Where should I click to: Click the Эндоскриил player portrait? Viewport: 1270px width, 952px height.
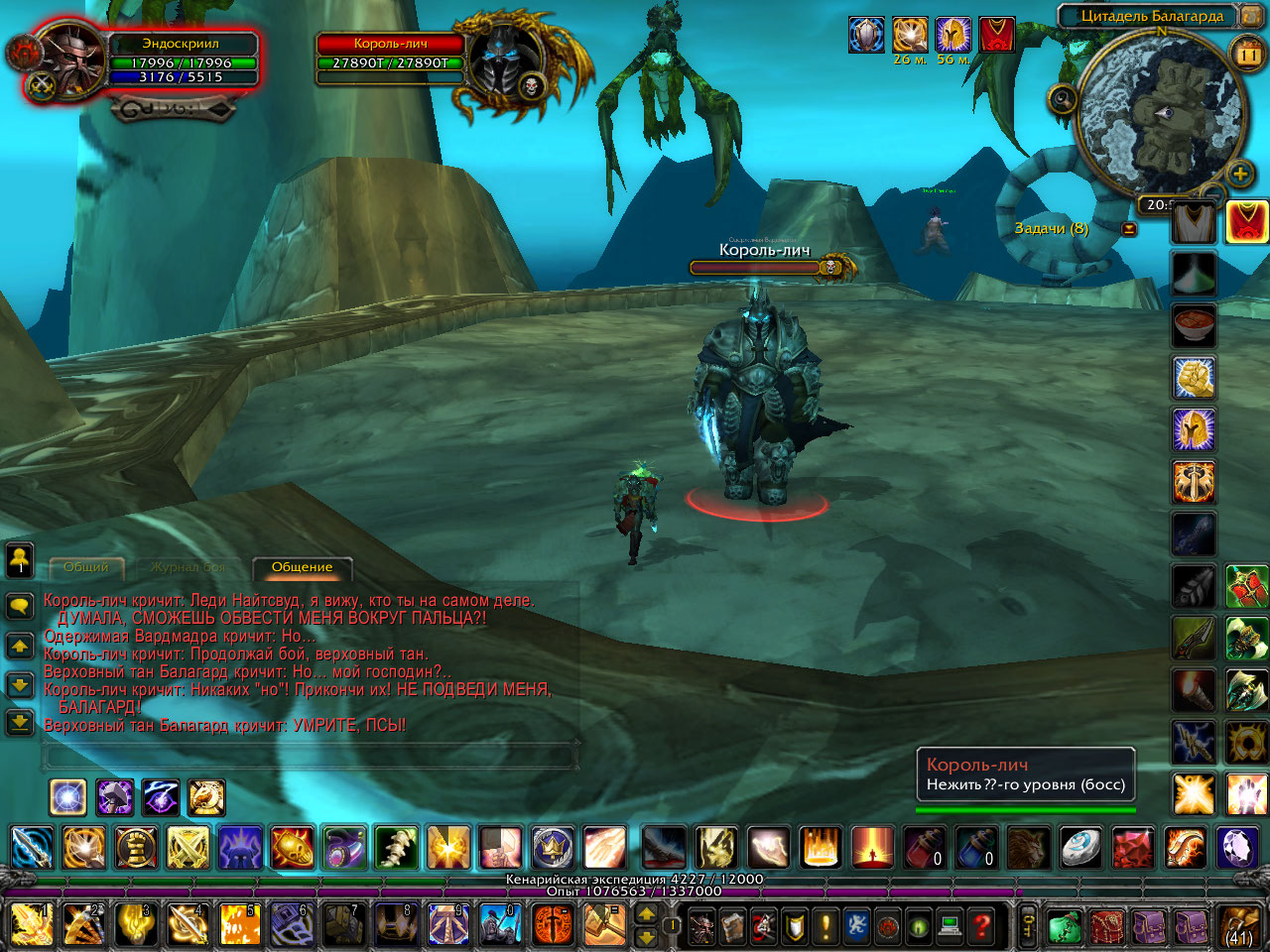69,59
